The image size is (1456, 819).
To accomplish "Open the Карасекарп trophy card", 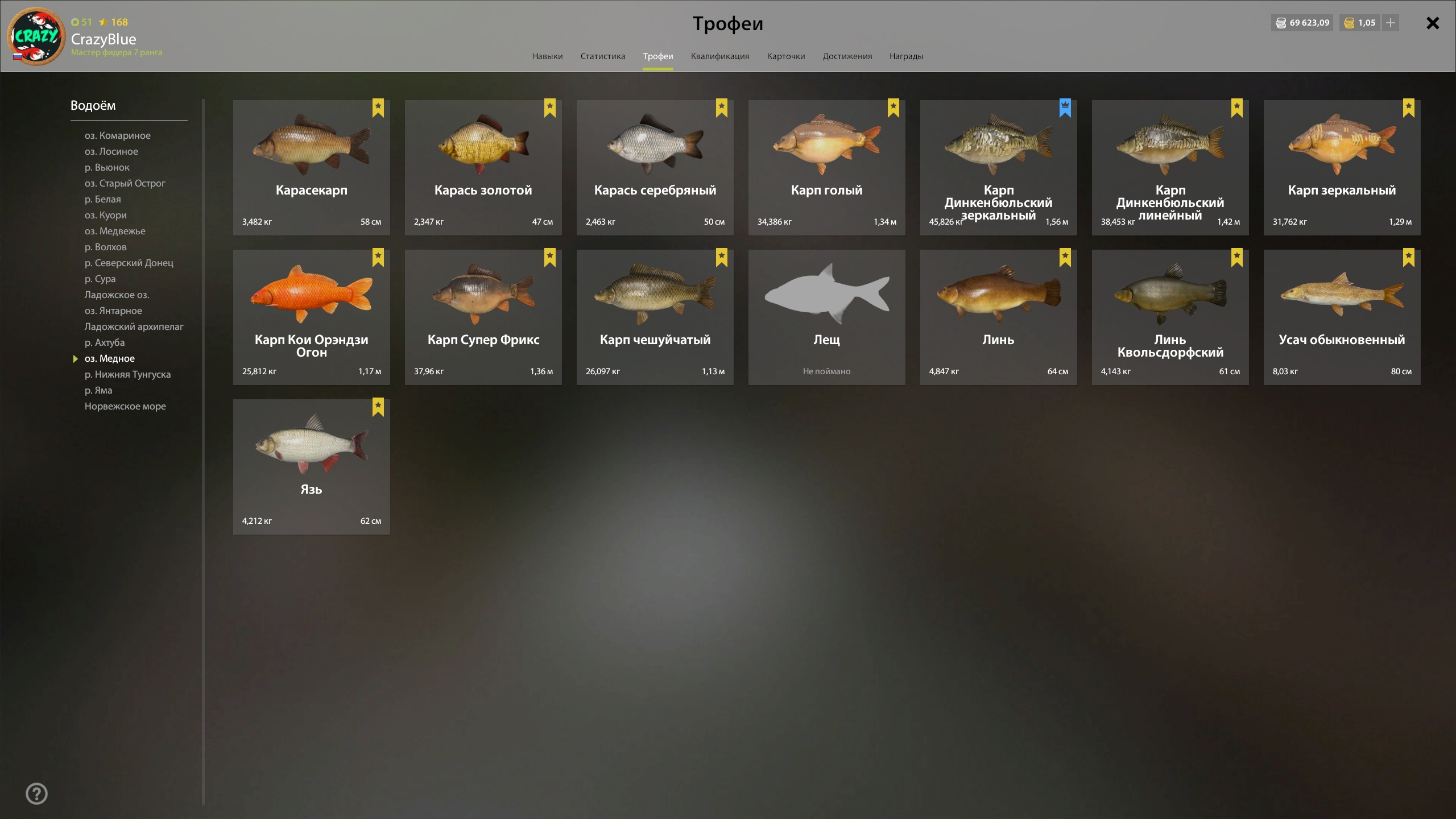I will 311,168.
